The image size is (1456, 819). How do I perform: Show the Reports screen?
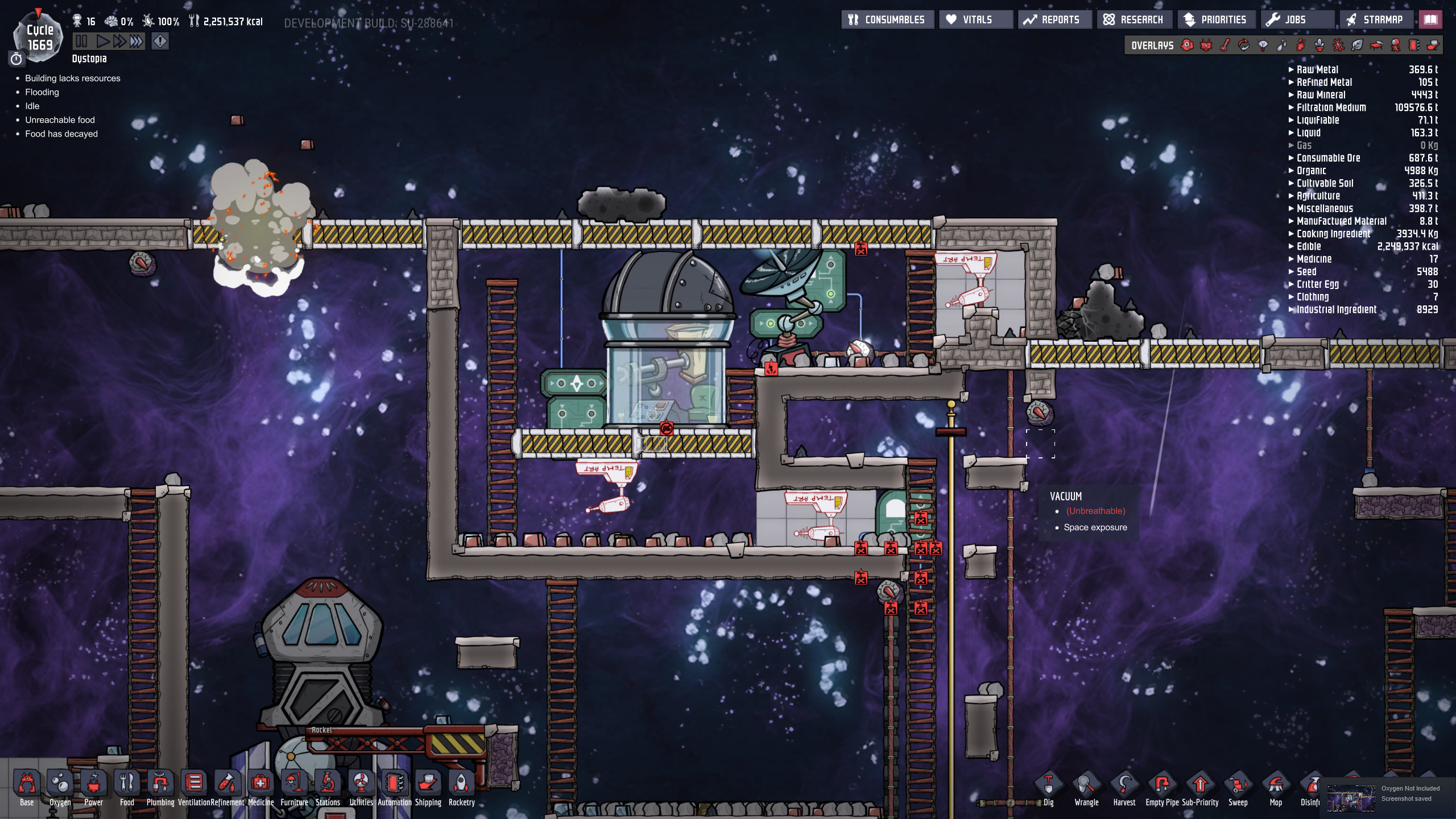point(1054,20)
